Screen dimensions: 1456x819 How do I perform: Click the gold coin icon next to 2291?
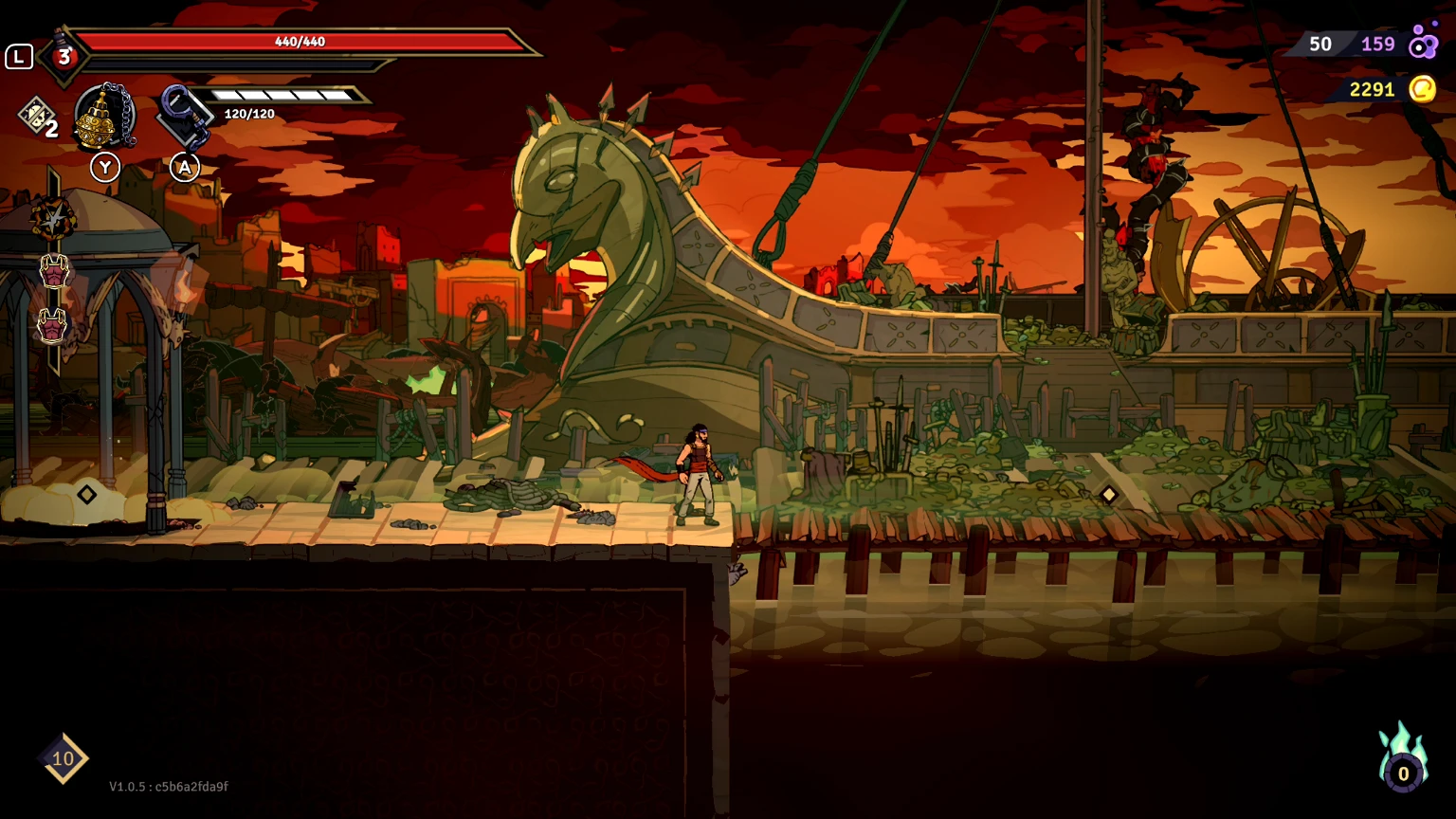(1421, 88)
